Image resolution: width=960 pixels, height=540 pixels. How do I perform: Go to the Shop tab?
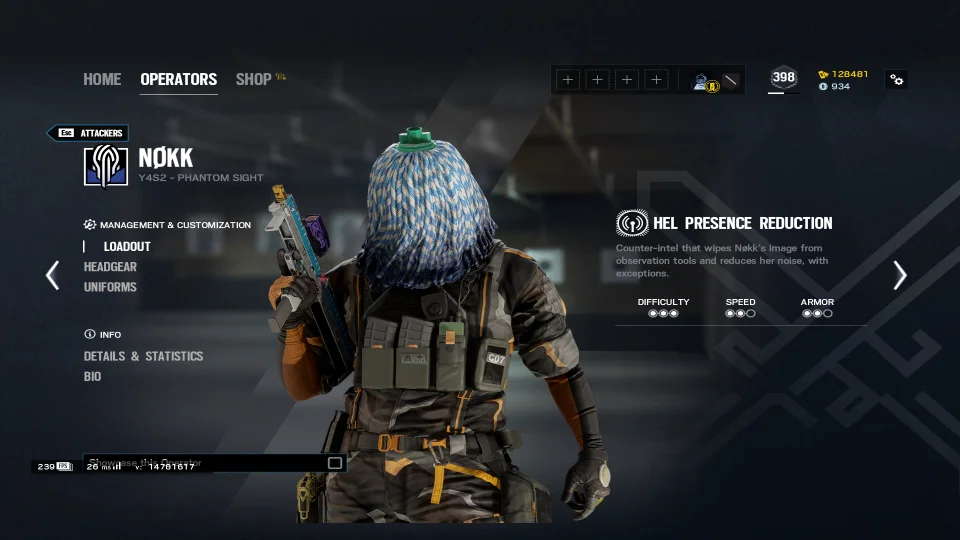pyautogui.click(x=253, y=79)
